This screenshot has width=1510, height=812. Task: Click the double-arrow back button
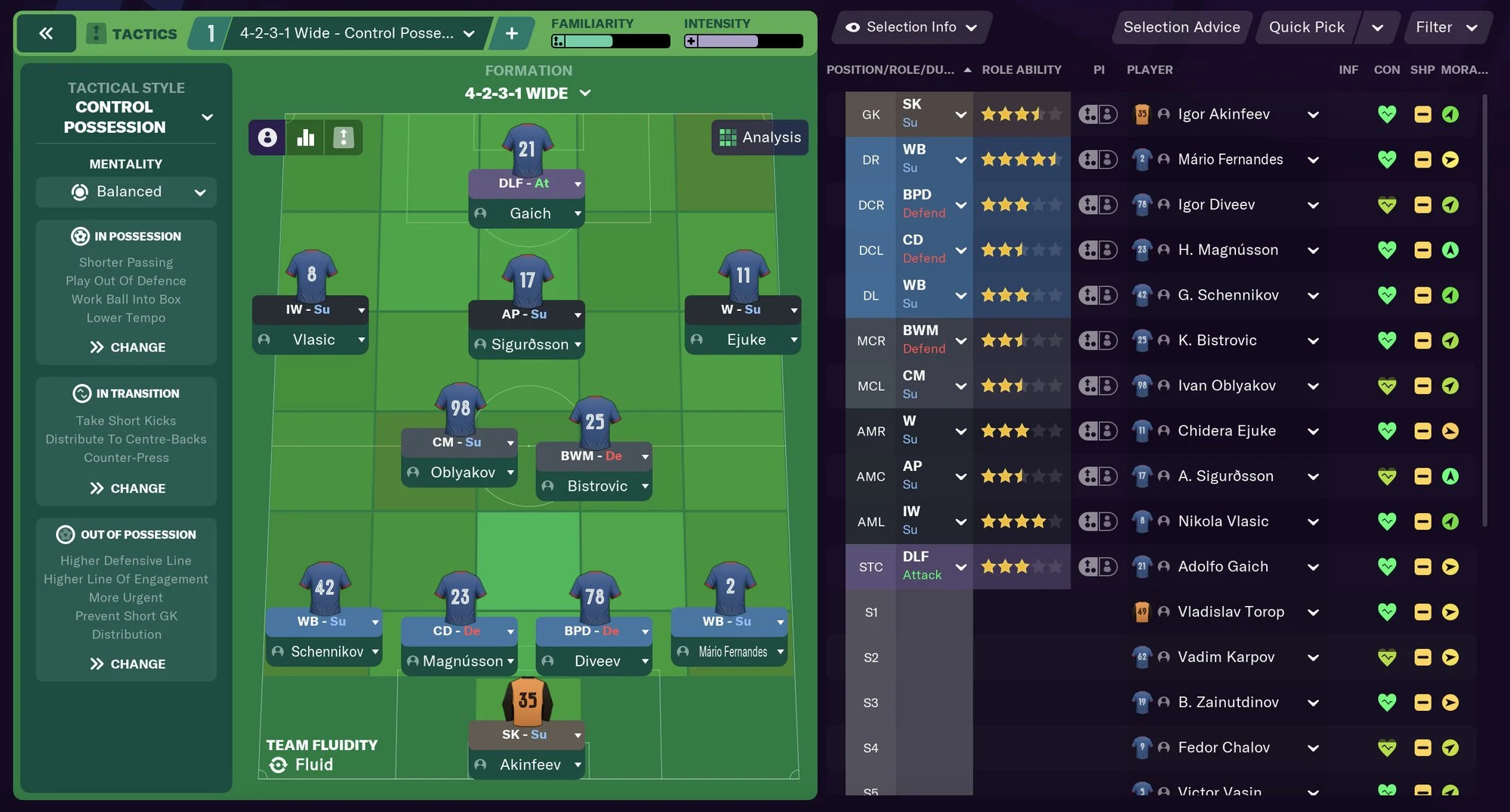coord(45,33)
